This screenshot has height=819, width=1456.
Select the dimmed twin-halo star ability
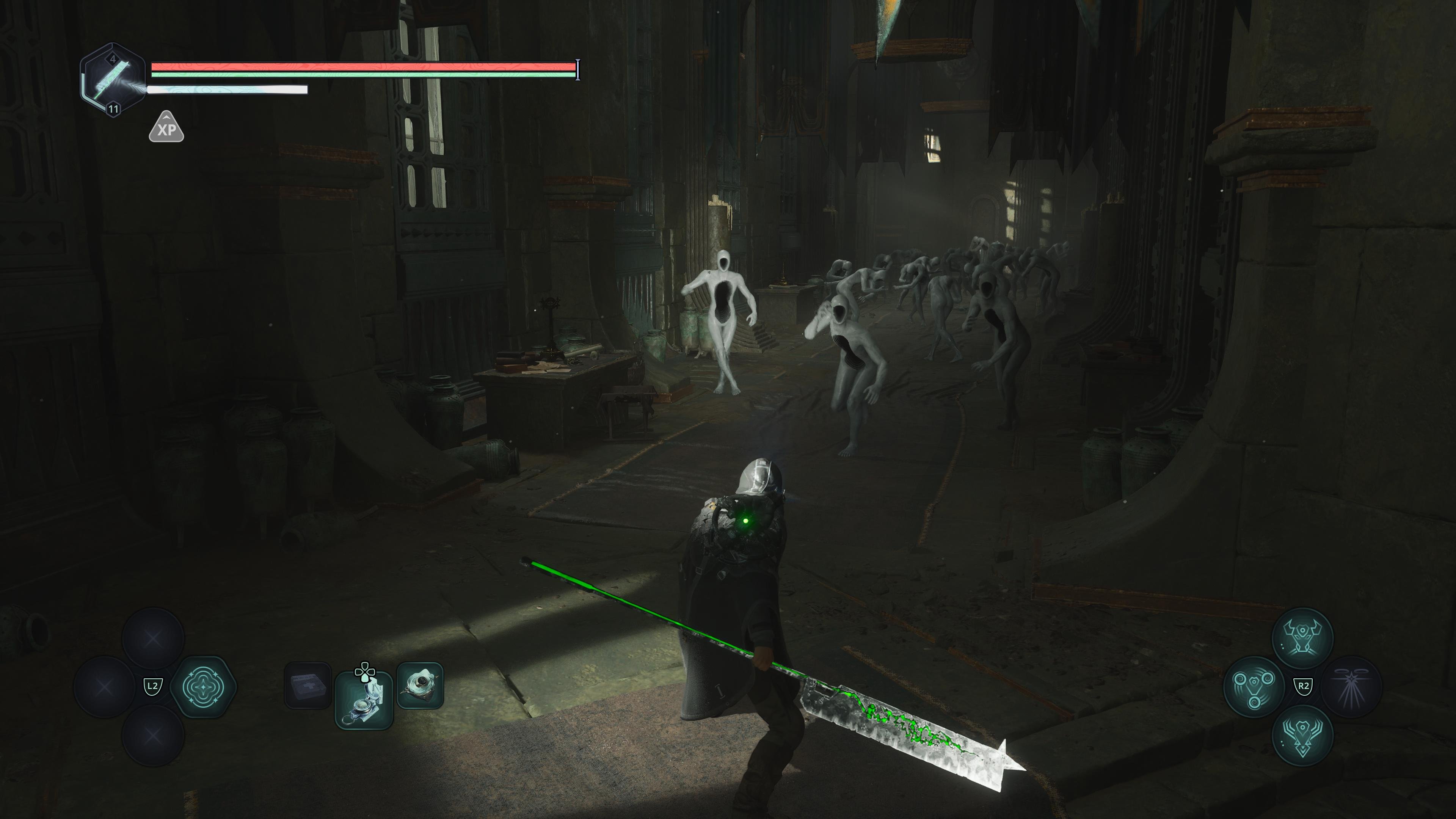coord(1351,687)
